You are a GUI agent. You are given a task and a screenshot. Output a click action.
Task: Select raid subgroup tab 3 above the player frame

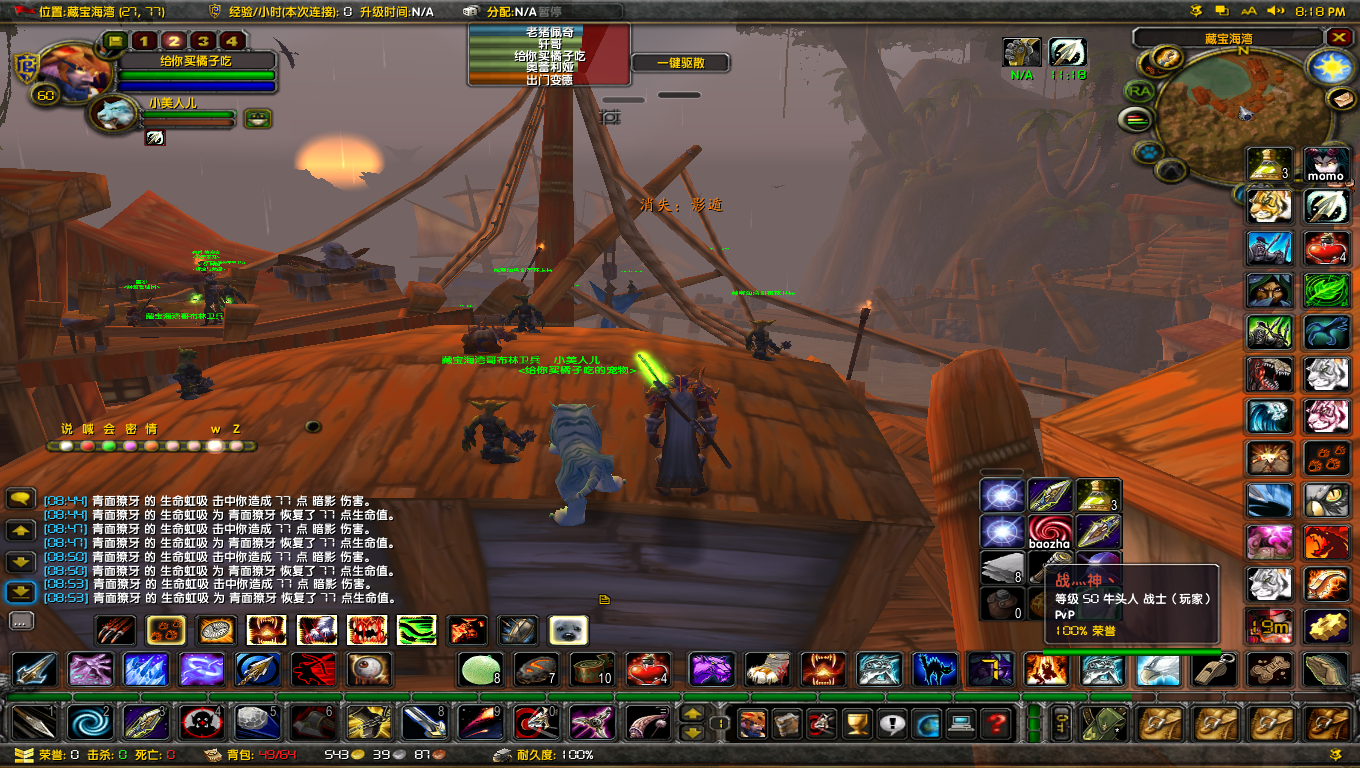tap(204, 41)
